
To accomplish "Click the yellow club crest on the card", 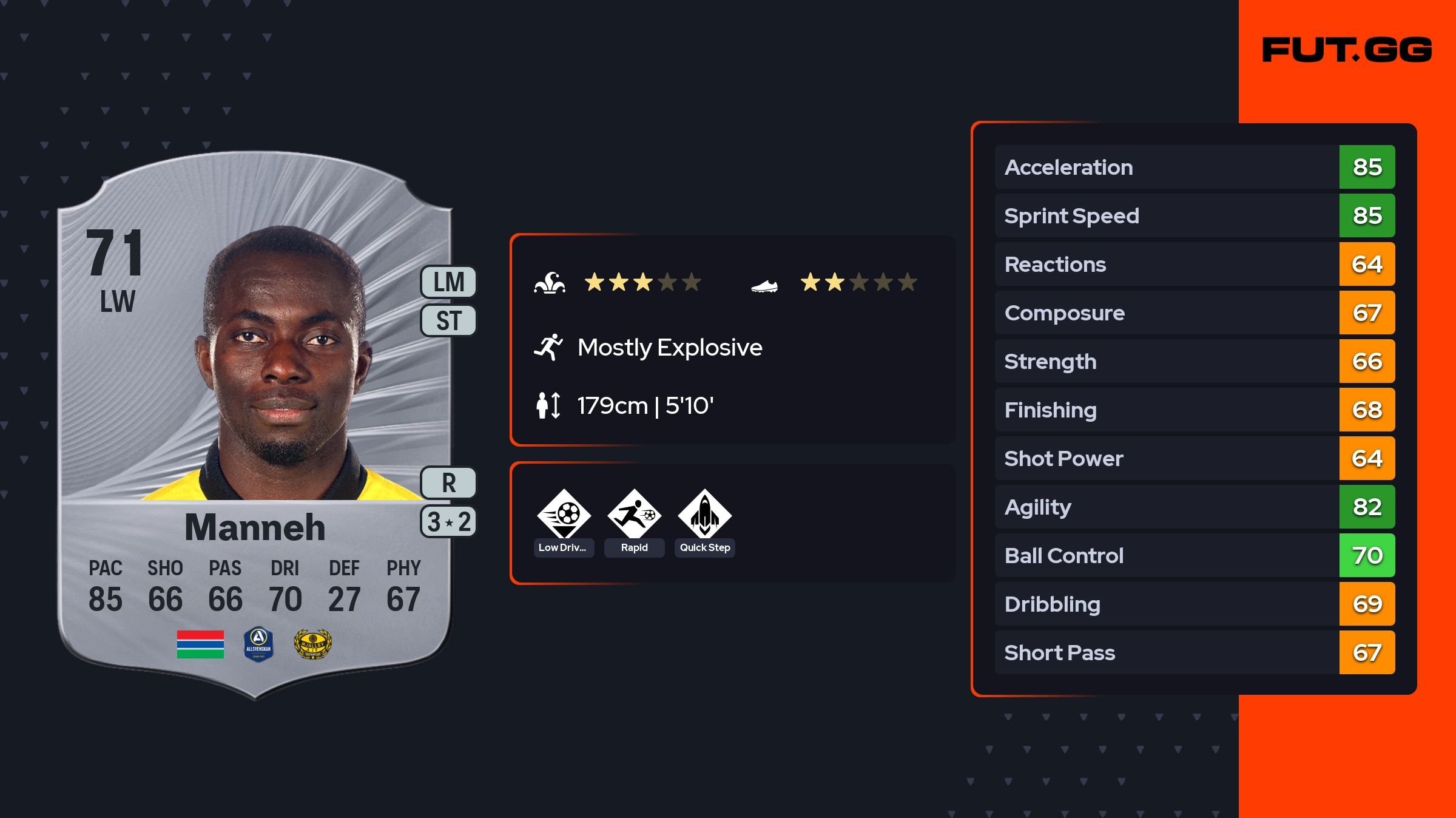I will coord(312,644).
